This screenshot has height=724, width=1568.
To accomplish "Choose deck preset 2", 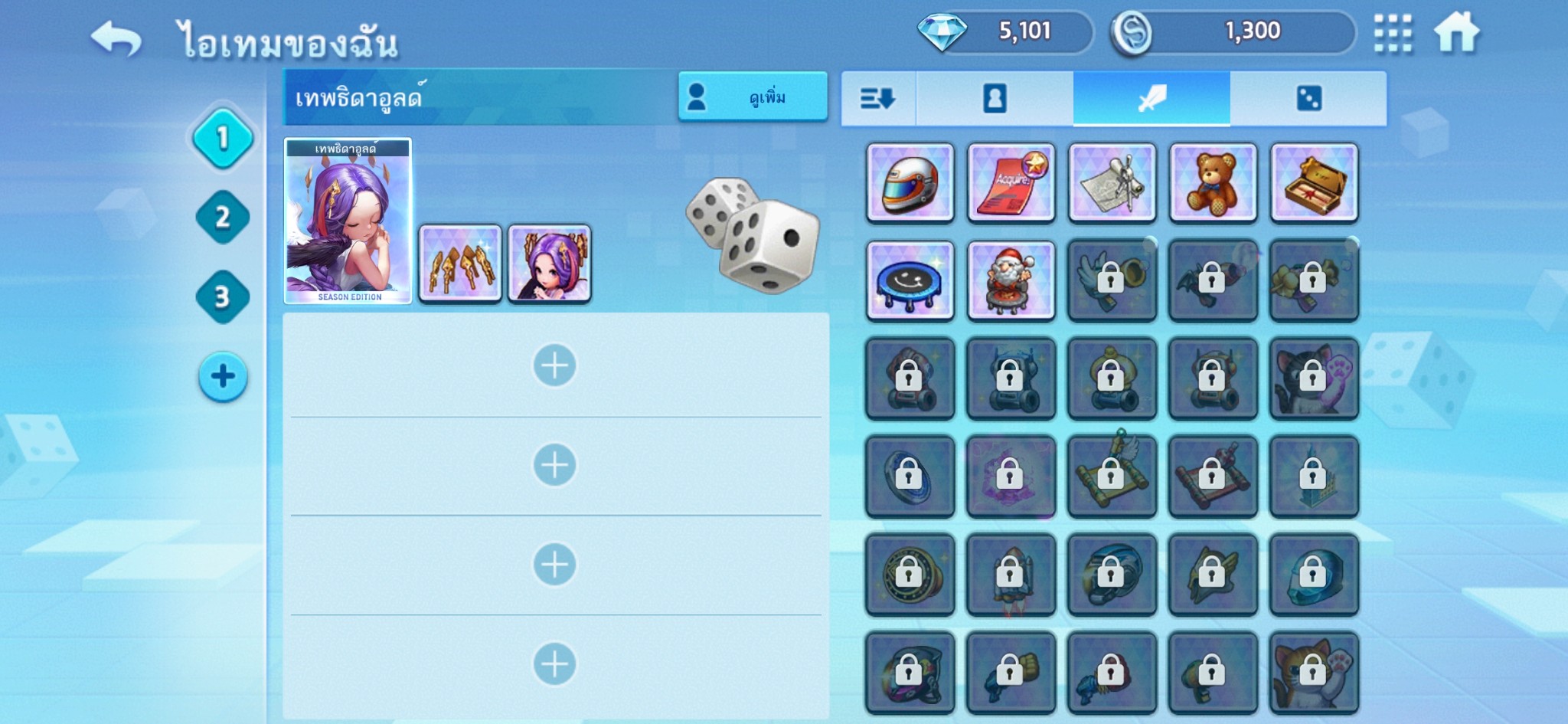I will pos(223,218).
